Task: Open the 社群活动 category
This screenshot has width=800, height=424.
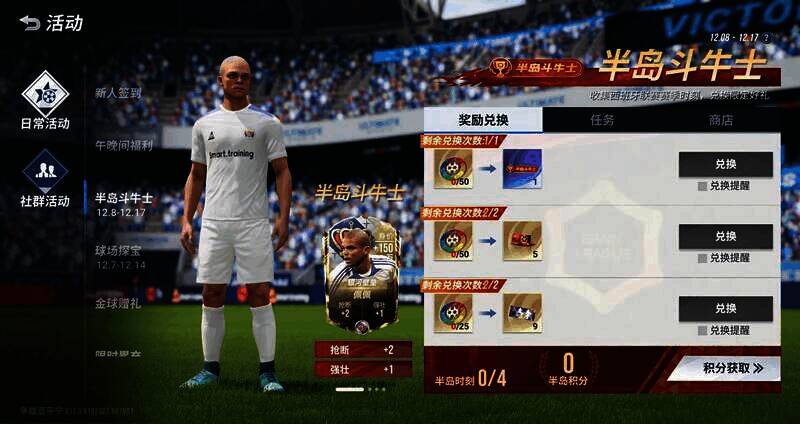Action: click(x=45, y=178)
